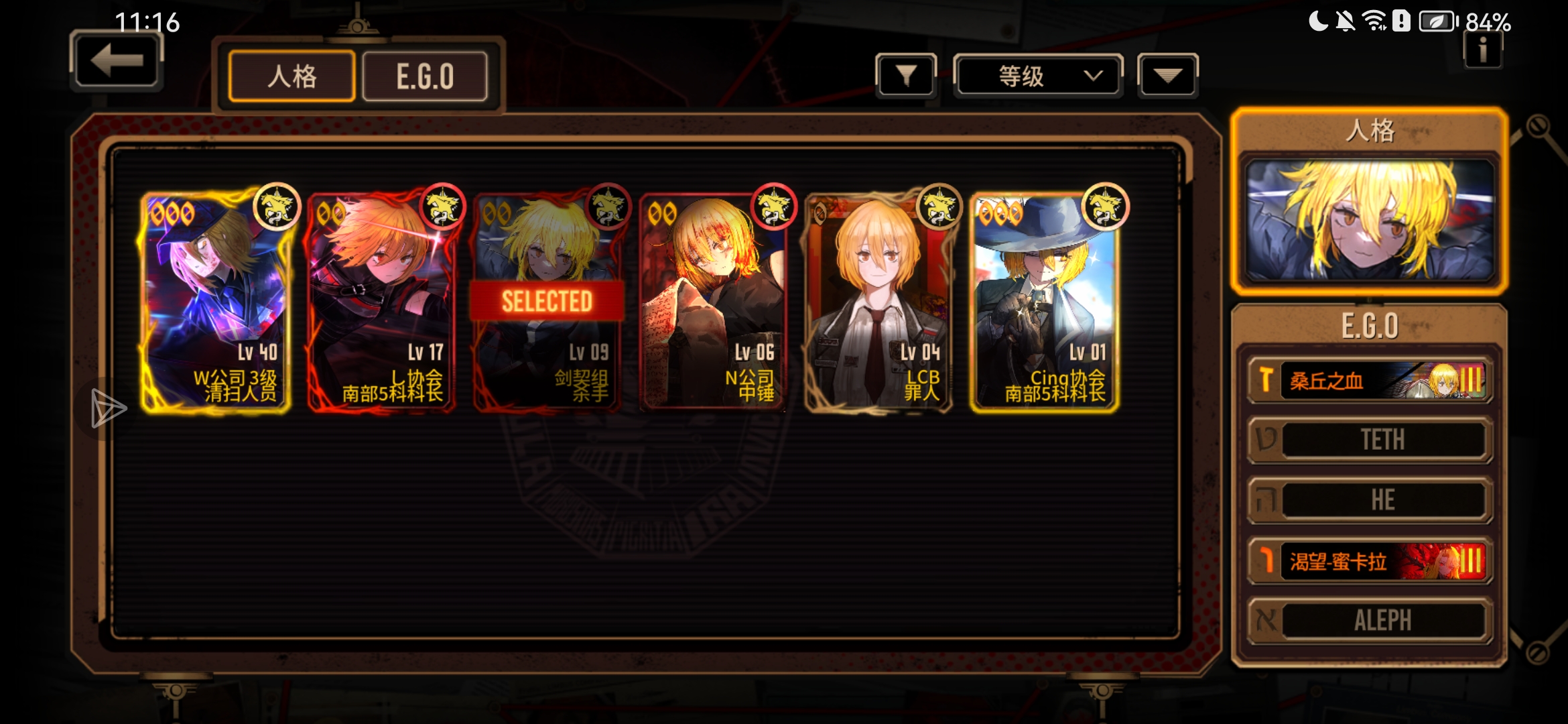This screenshot has height=724, width=1568.
Task: Select the 桑丘之血 E.G.O slot
Action: 1370,381
